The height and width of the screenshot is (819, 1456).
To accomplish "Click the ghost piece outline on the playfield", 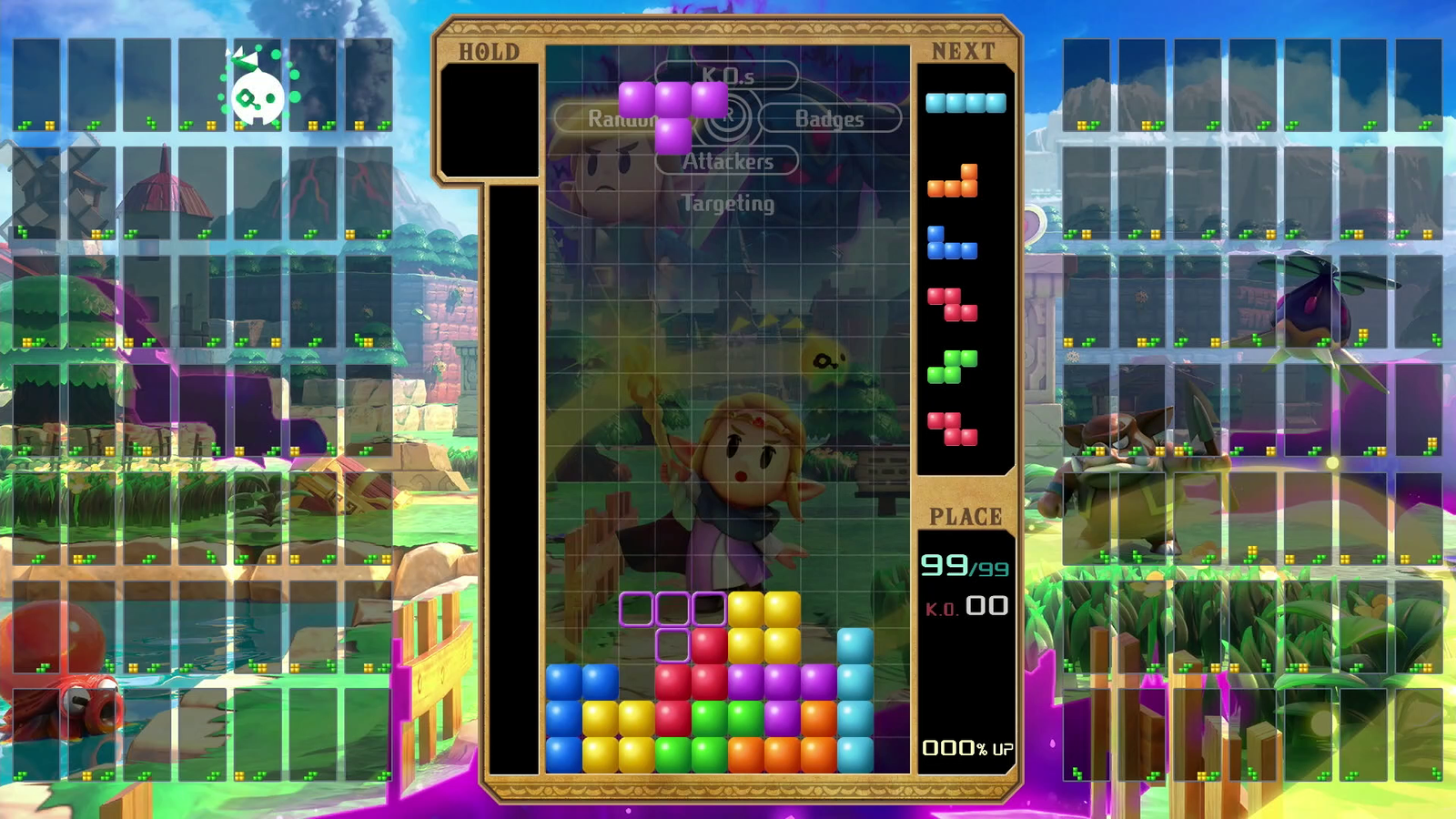I will [x=673, y=619].
